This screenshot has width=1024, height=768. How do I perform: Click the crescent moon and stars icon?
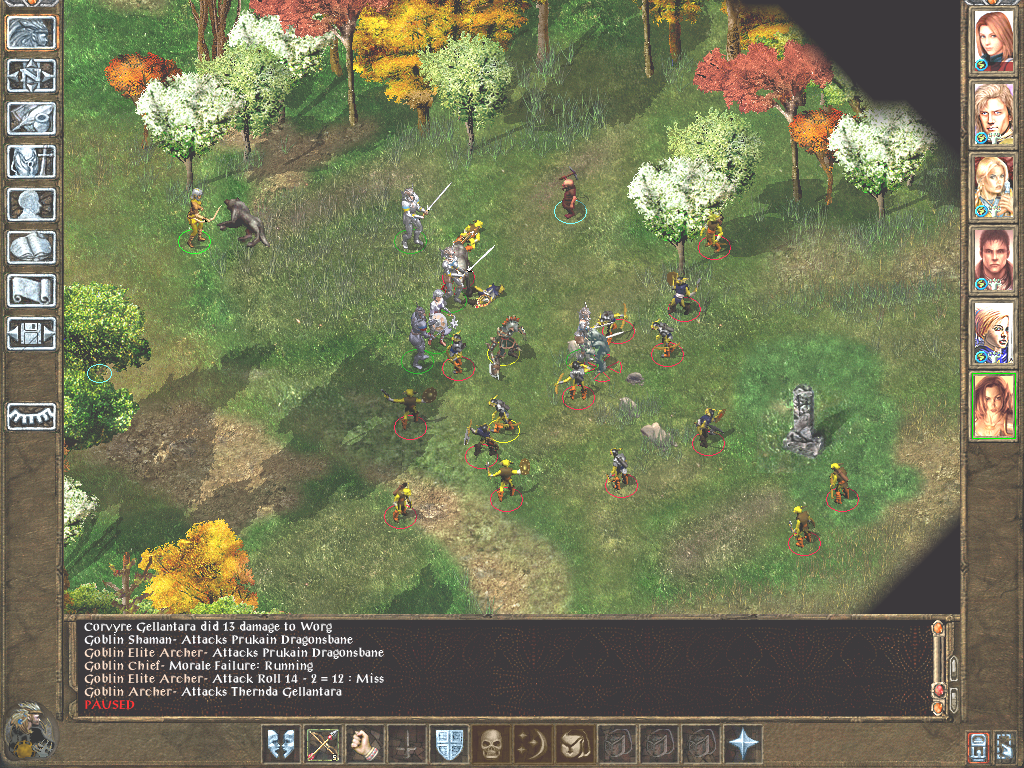[532, 744]
